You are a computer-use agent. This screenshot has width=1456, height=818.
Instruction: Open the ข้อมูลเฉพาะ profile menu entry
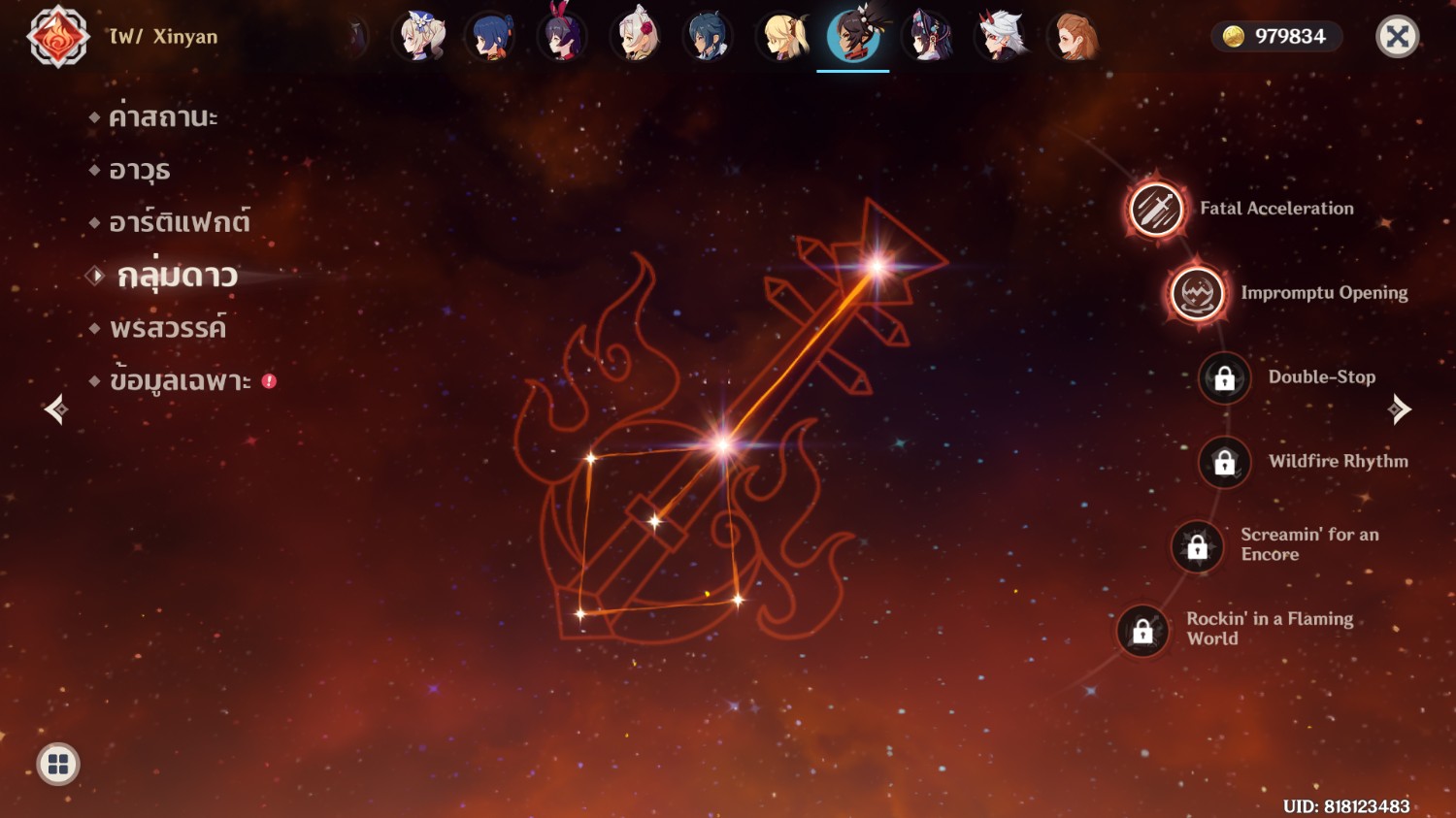180,381
